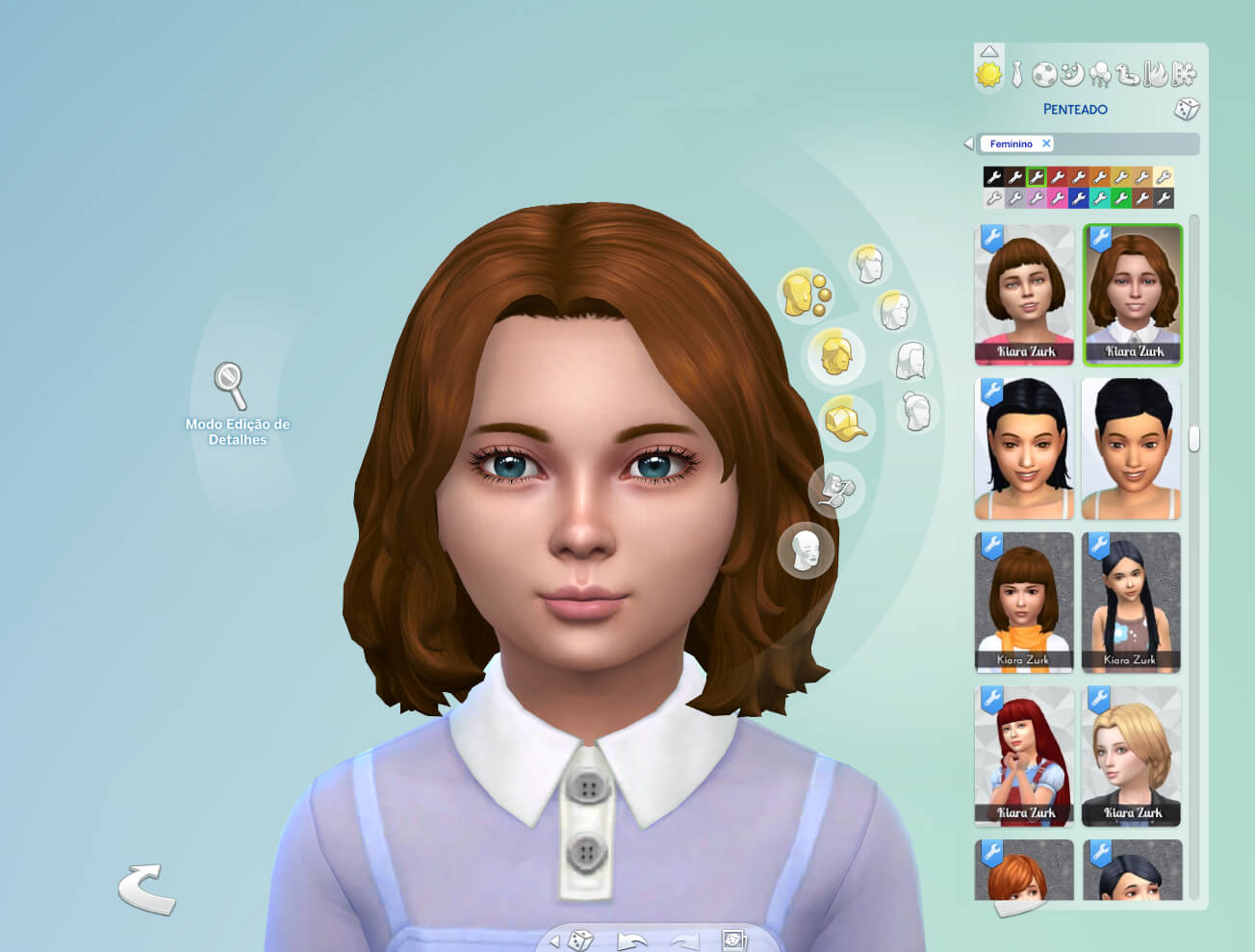Select the cold weather snowflake outfit category
The height and width of the screenshot is (952, 1255).
tap(1184, 74)
